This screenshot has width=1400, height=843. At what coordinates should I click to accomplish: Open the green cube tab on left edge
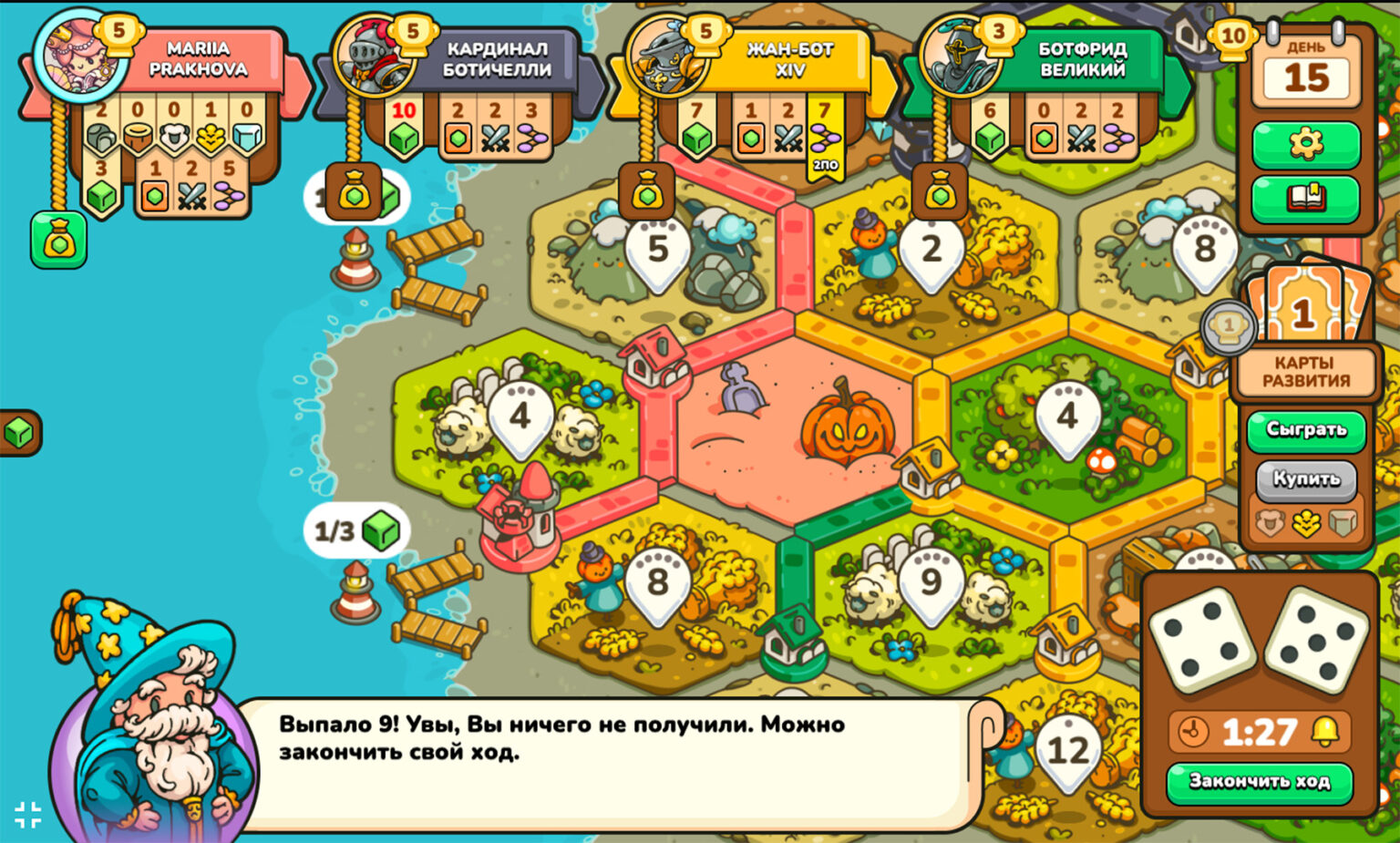(18, 433)
